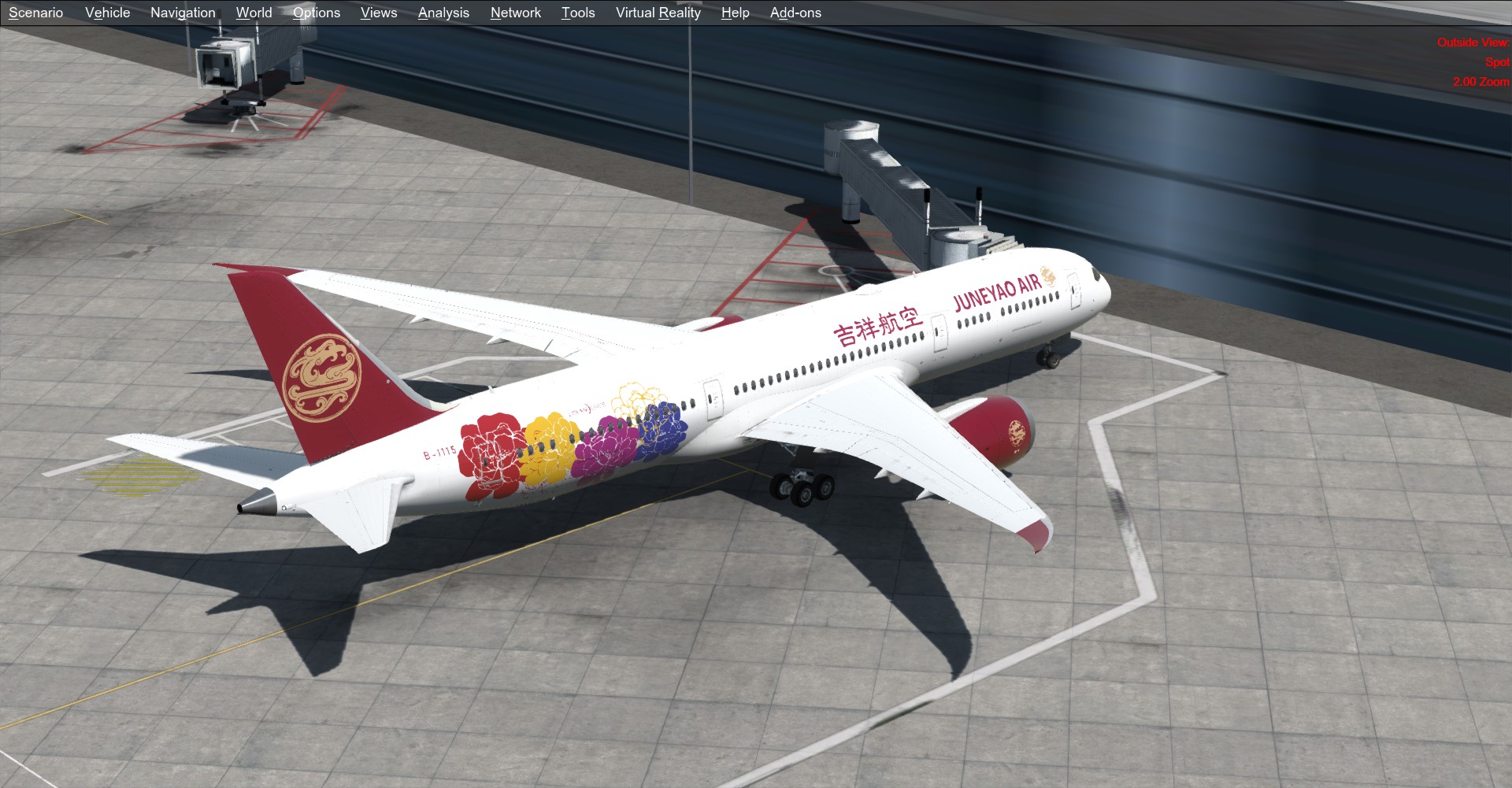The width and height of the screenshot is (1512, 788).
Task: Open the Scenario menu
Action: tap(37, 13)
